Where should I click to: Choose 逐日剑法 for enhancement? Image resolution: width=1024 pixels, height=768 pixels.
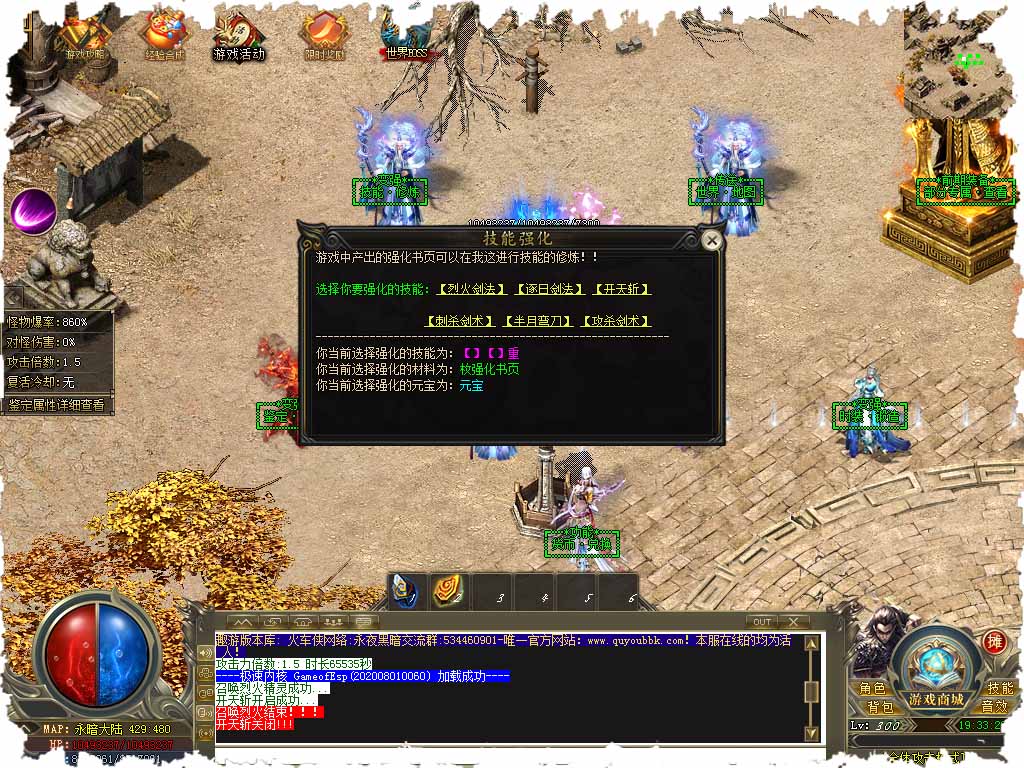point(549,289)
